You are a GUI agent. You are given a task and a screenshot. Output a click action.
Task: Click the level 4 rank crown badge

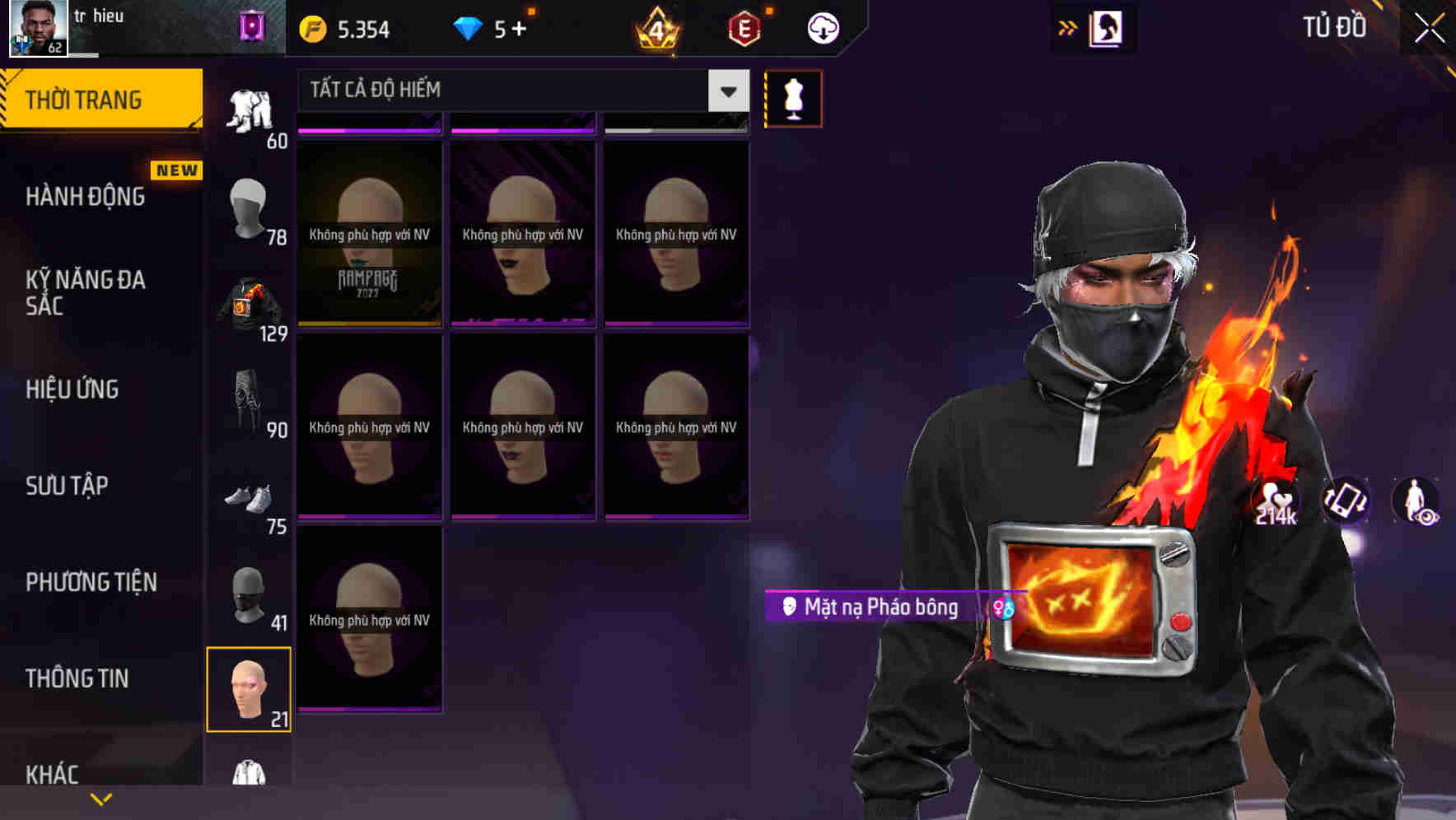655,27
